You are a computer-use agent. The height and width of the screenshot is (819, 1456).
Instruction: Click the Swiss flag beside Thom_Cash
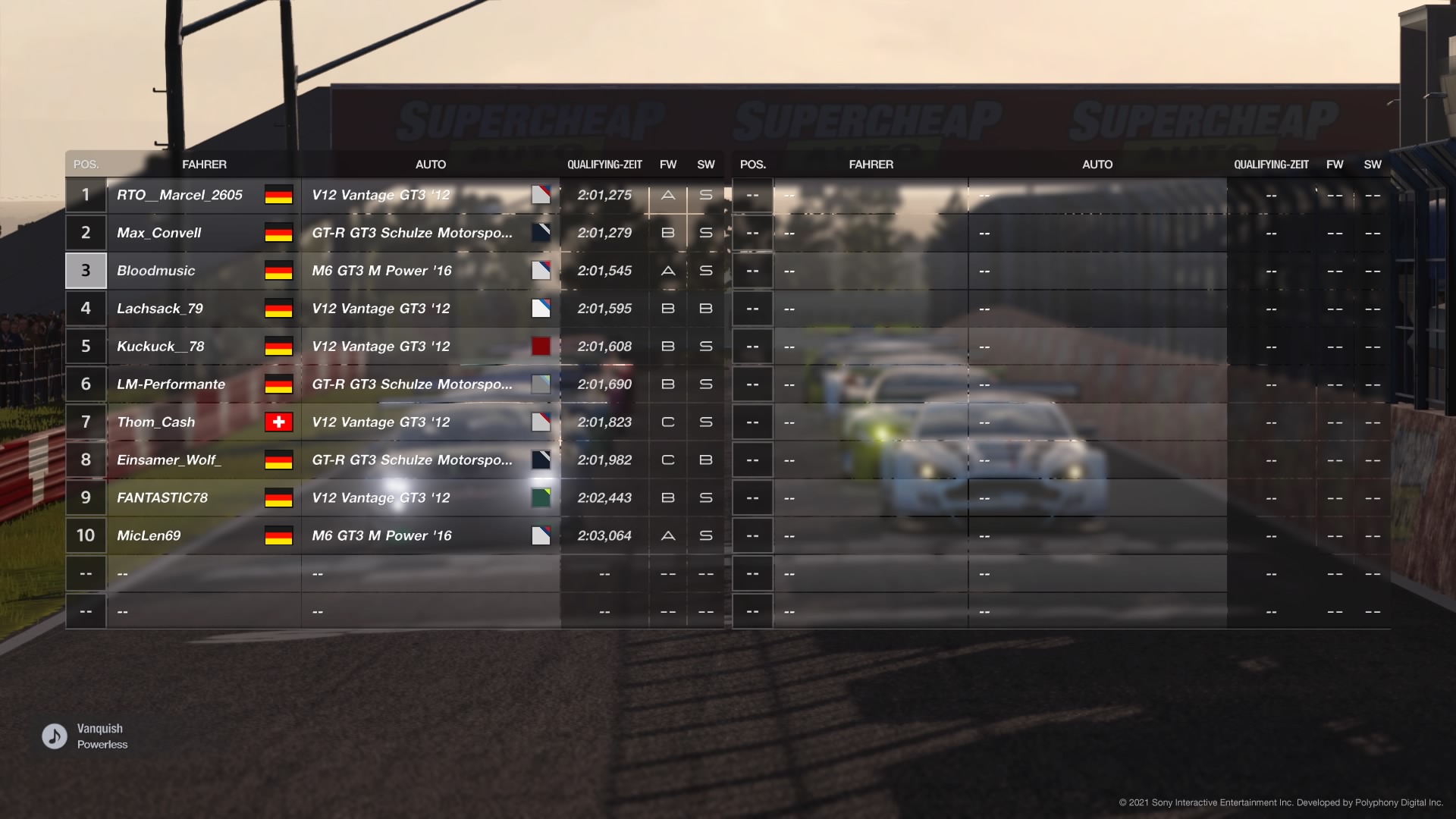click(x=279, y=422)
